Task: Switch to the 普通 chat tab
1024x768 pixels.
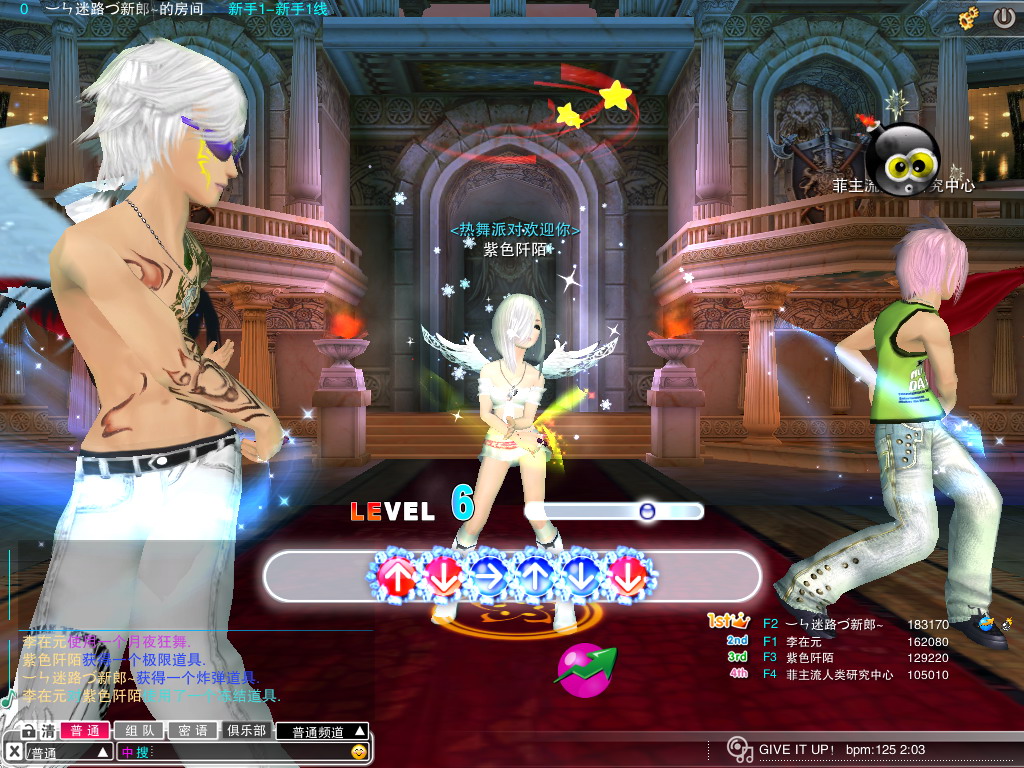Action: (84, 731)
